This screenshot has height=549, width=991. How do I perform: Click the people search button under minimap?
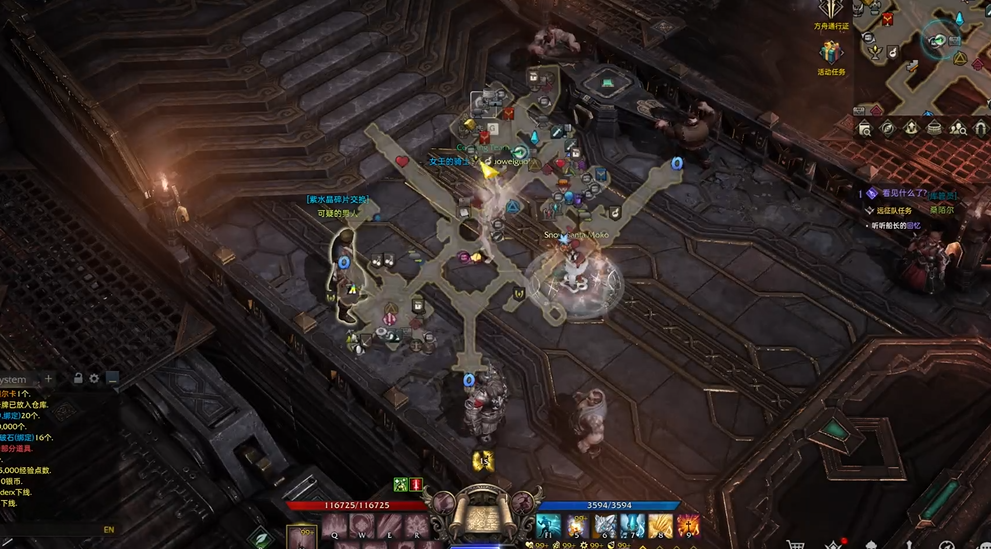(959, 128)
